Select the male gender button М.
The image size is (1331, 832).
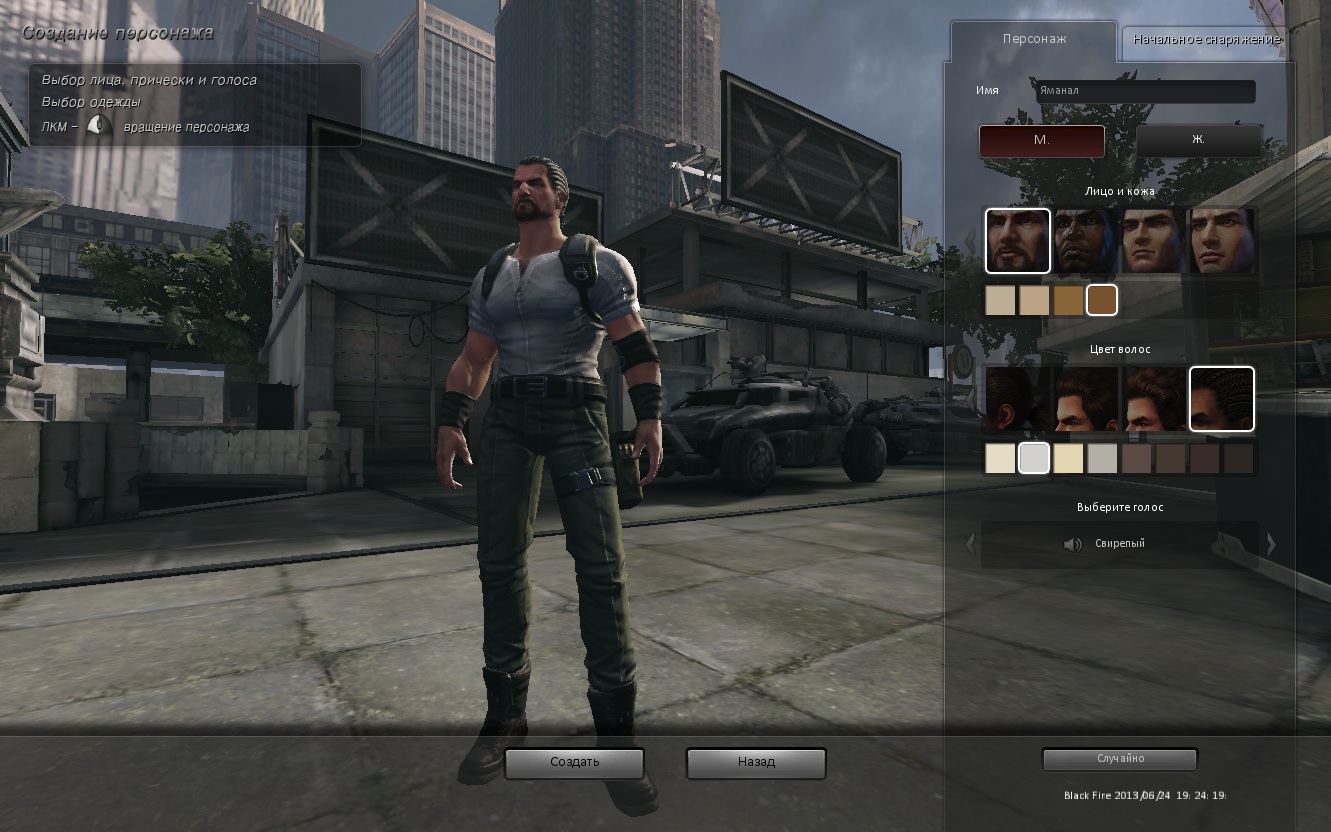(1041, 141)
